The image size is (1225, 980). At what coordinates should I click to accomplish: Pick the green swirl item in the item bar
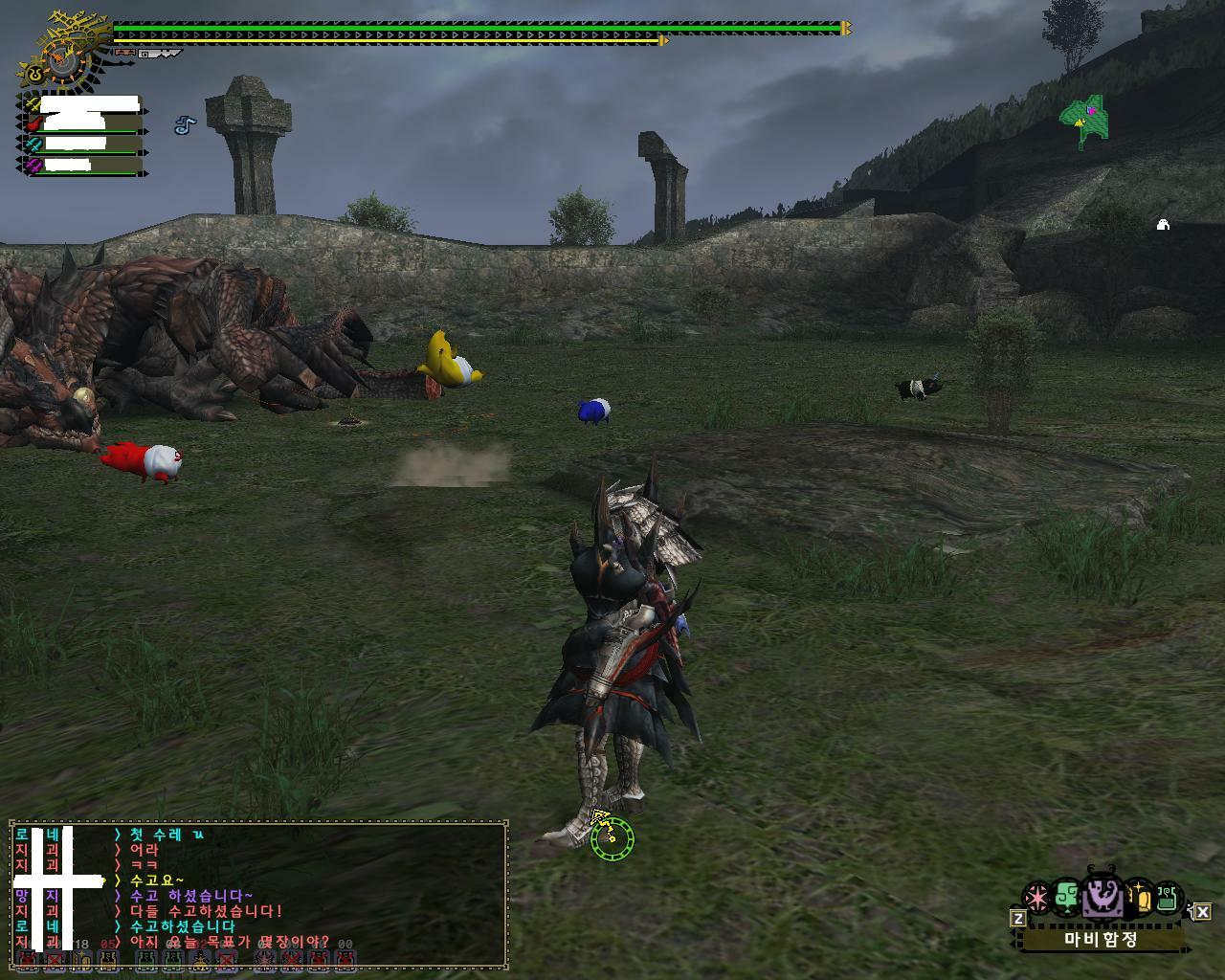click(x=1067, y=898)
